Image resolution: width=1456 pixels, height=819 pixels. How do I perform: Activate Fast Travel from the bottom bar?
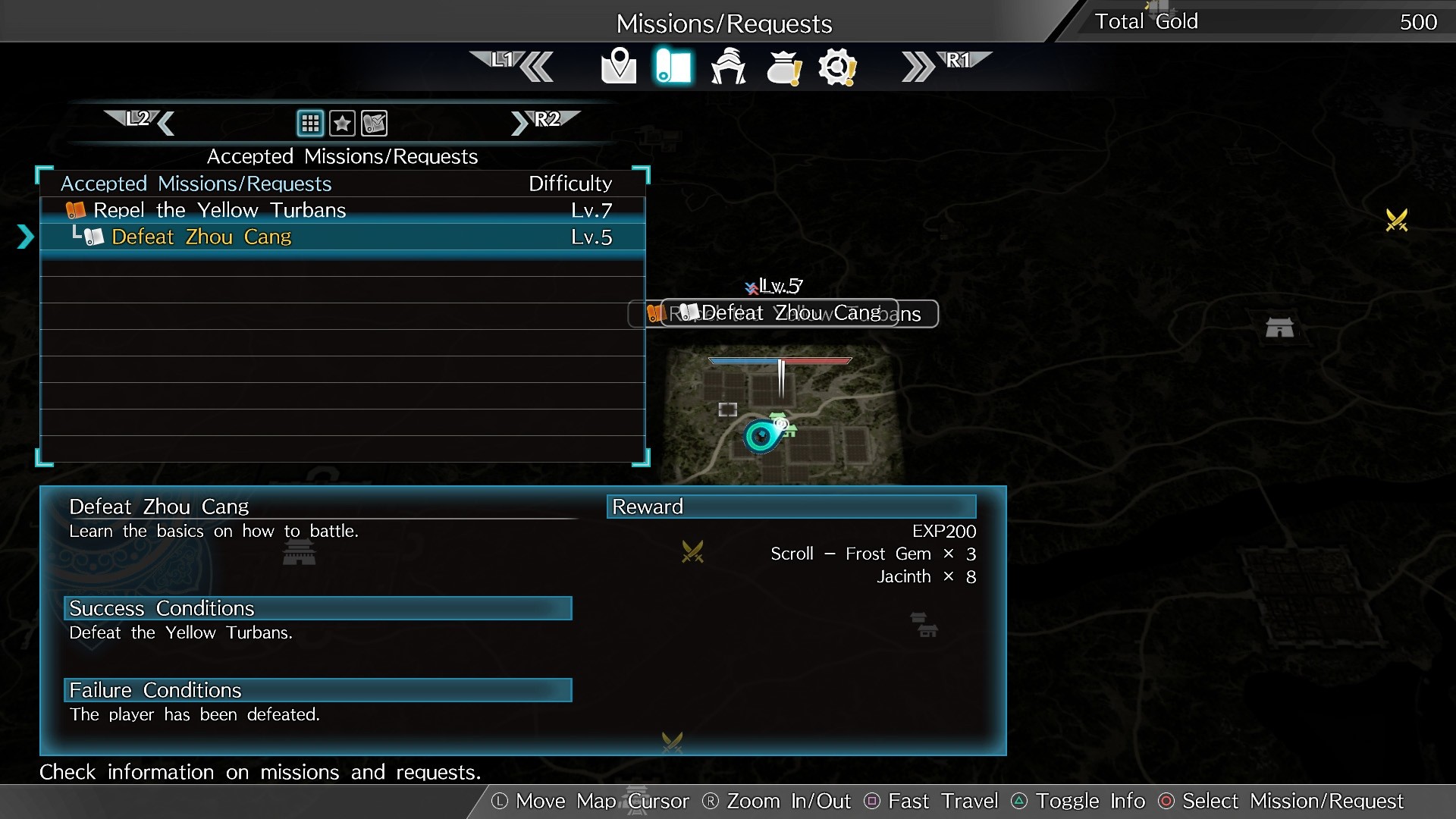pyautogui.click(x=874, y=801)
